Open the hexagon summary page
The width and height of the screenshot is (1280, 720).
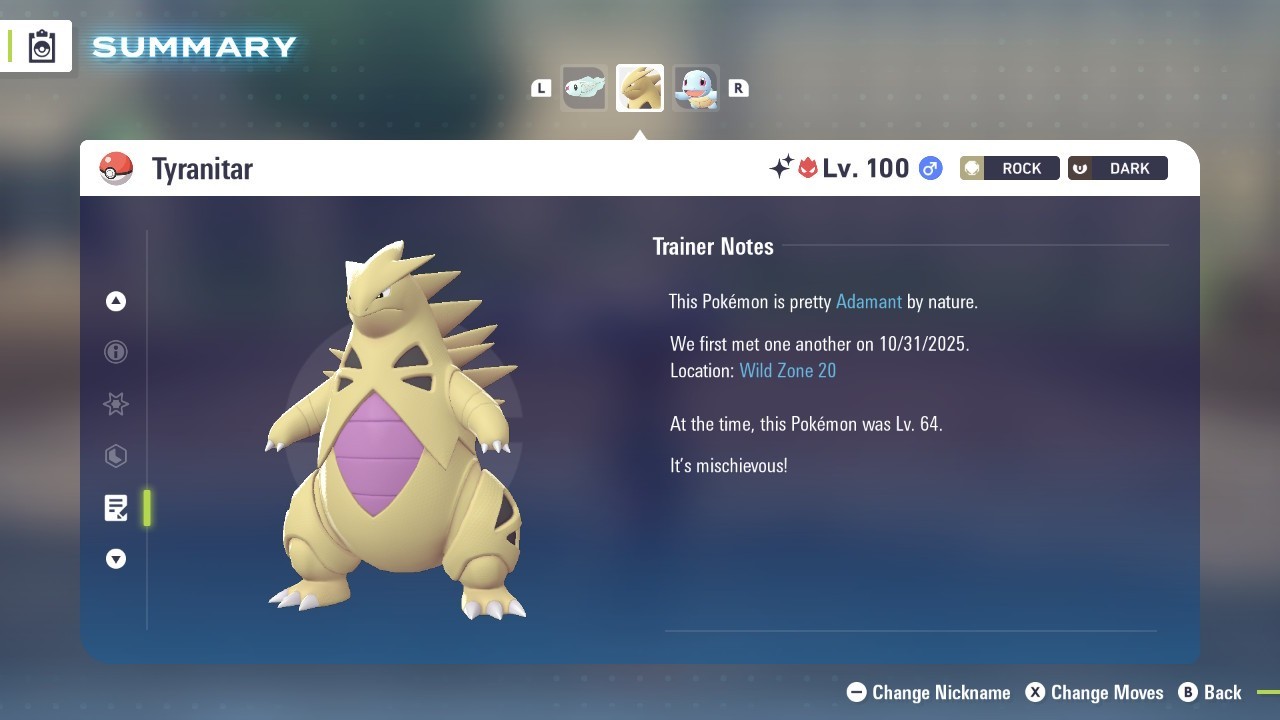pos(116,456)
